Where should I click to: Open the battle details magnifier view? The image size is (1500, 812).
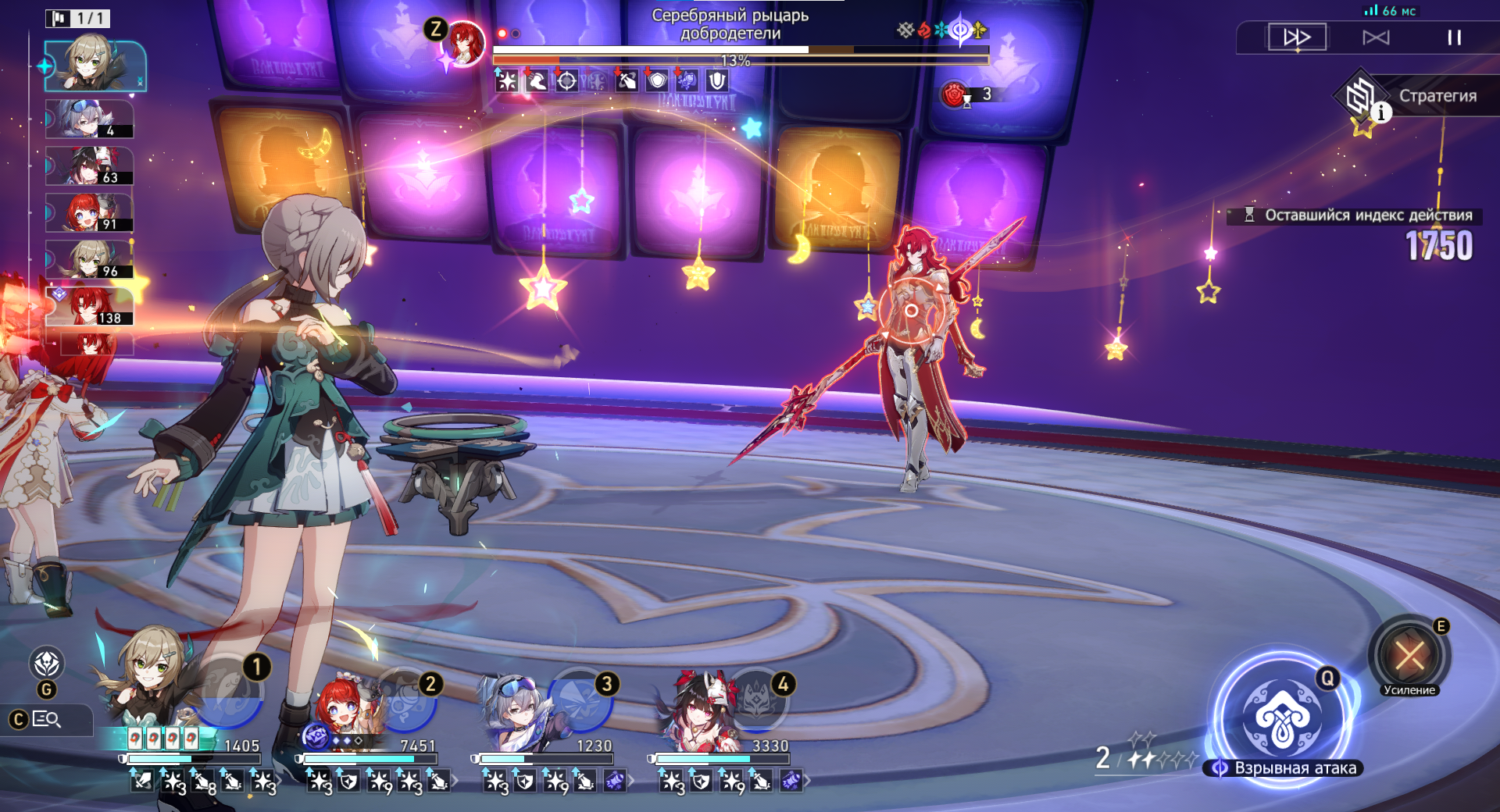click(46, 719)
